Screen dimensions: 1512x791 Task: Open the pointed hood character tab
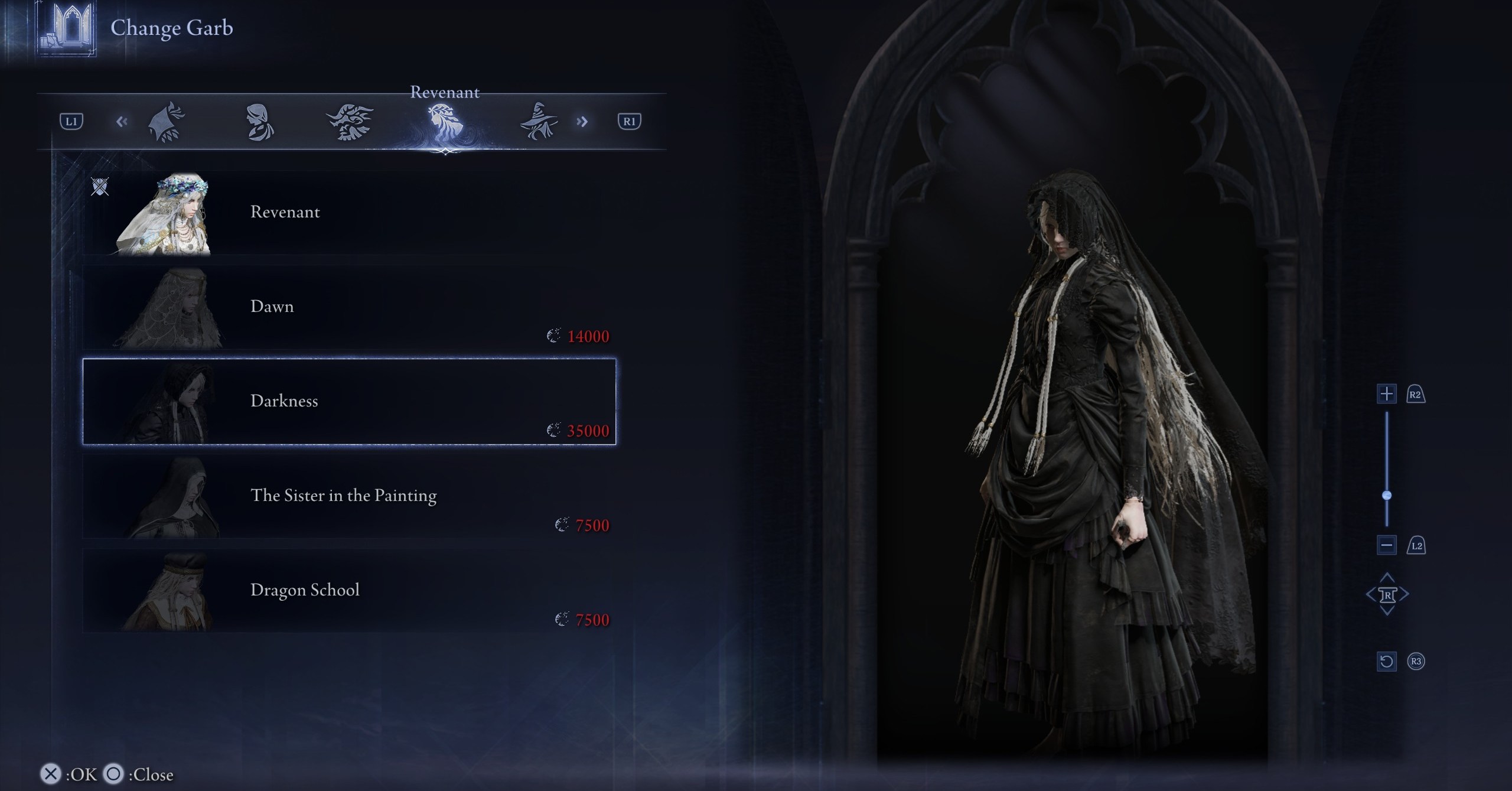click(167, 122)
